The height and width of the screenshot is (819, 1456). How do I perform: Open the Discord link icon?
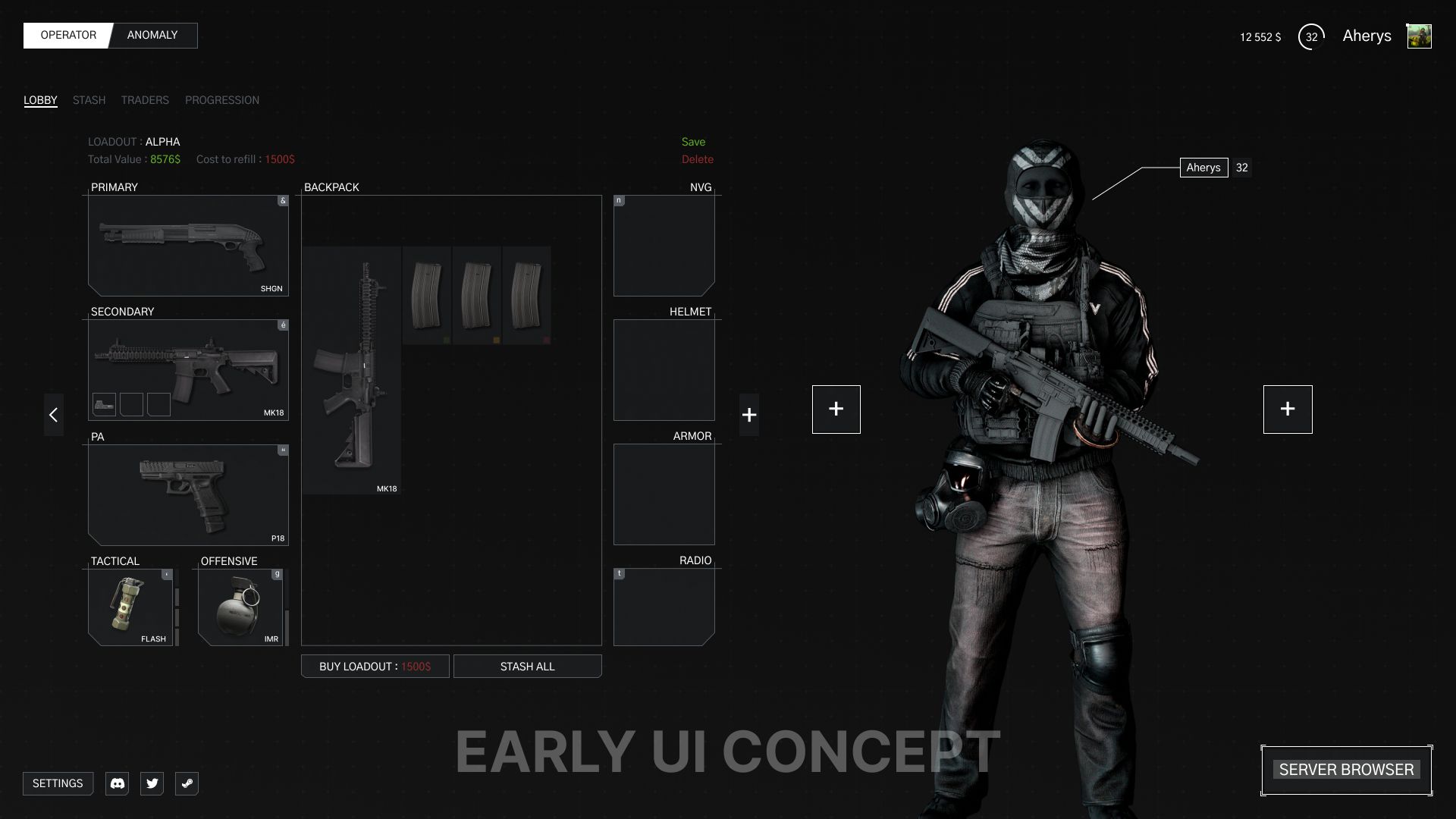118,783
